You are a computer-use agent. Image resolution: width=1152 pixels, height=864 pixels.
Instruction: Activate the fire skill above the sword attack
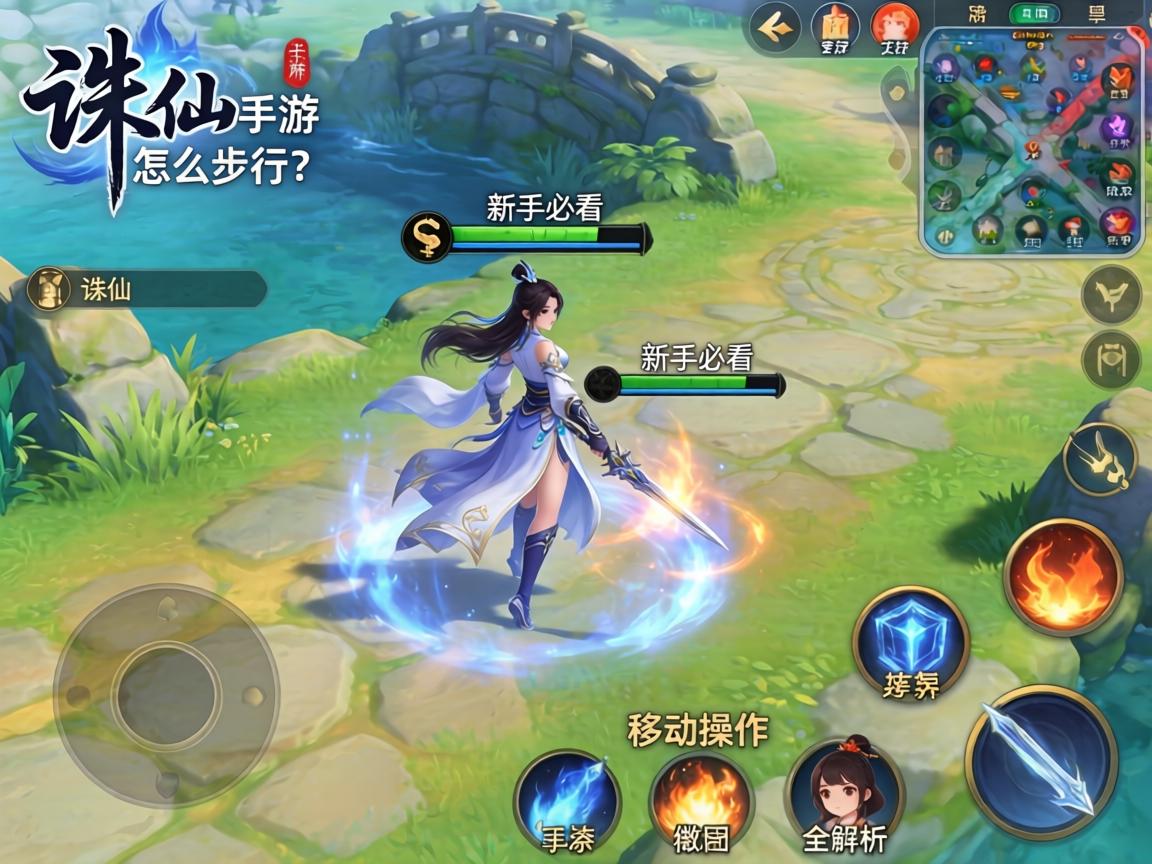(1062, 577)
